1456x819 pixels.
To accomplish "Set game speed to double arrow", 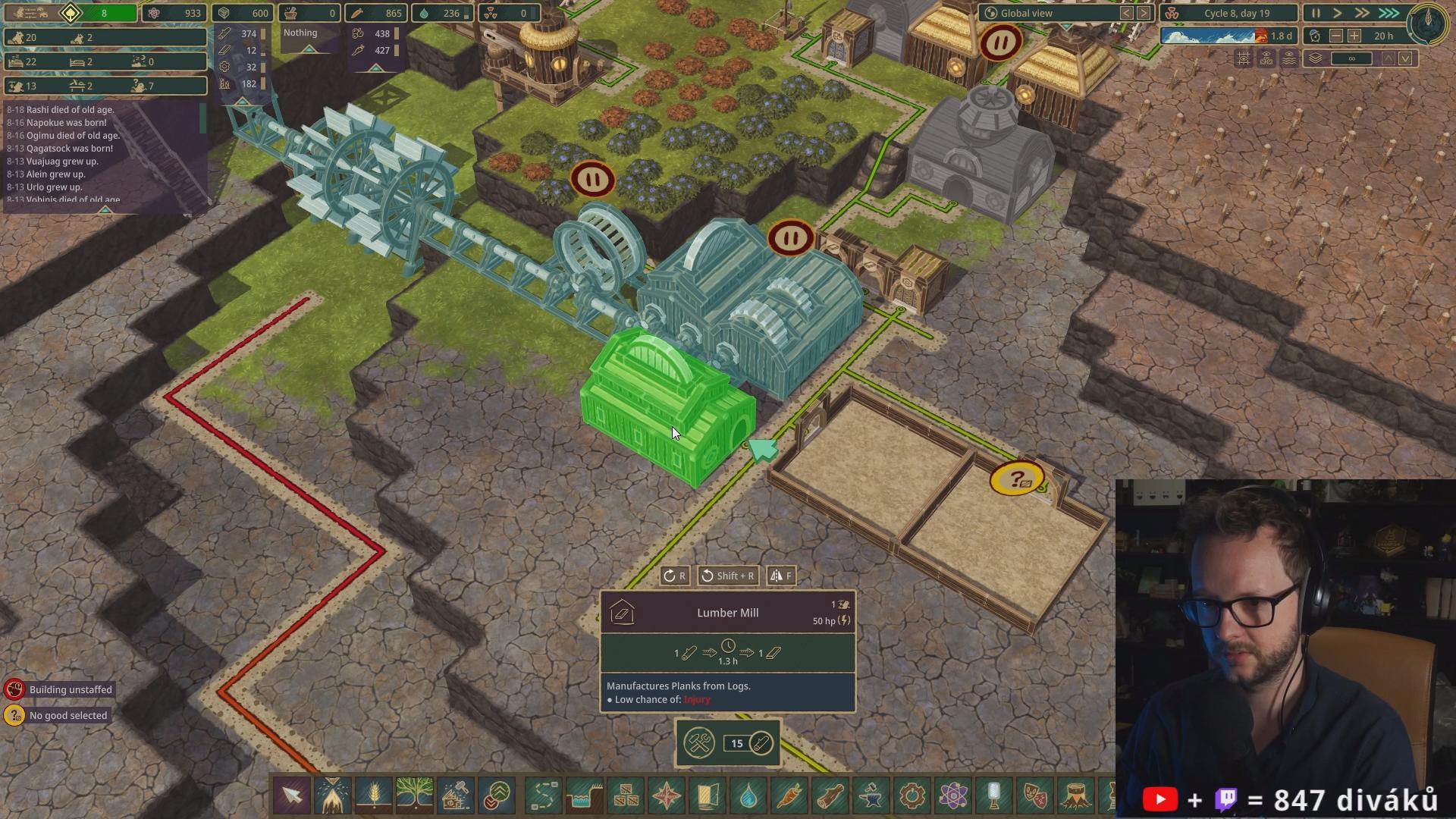I will [1362, 13].
